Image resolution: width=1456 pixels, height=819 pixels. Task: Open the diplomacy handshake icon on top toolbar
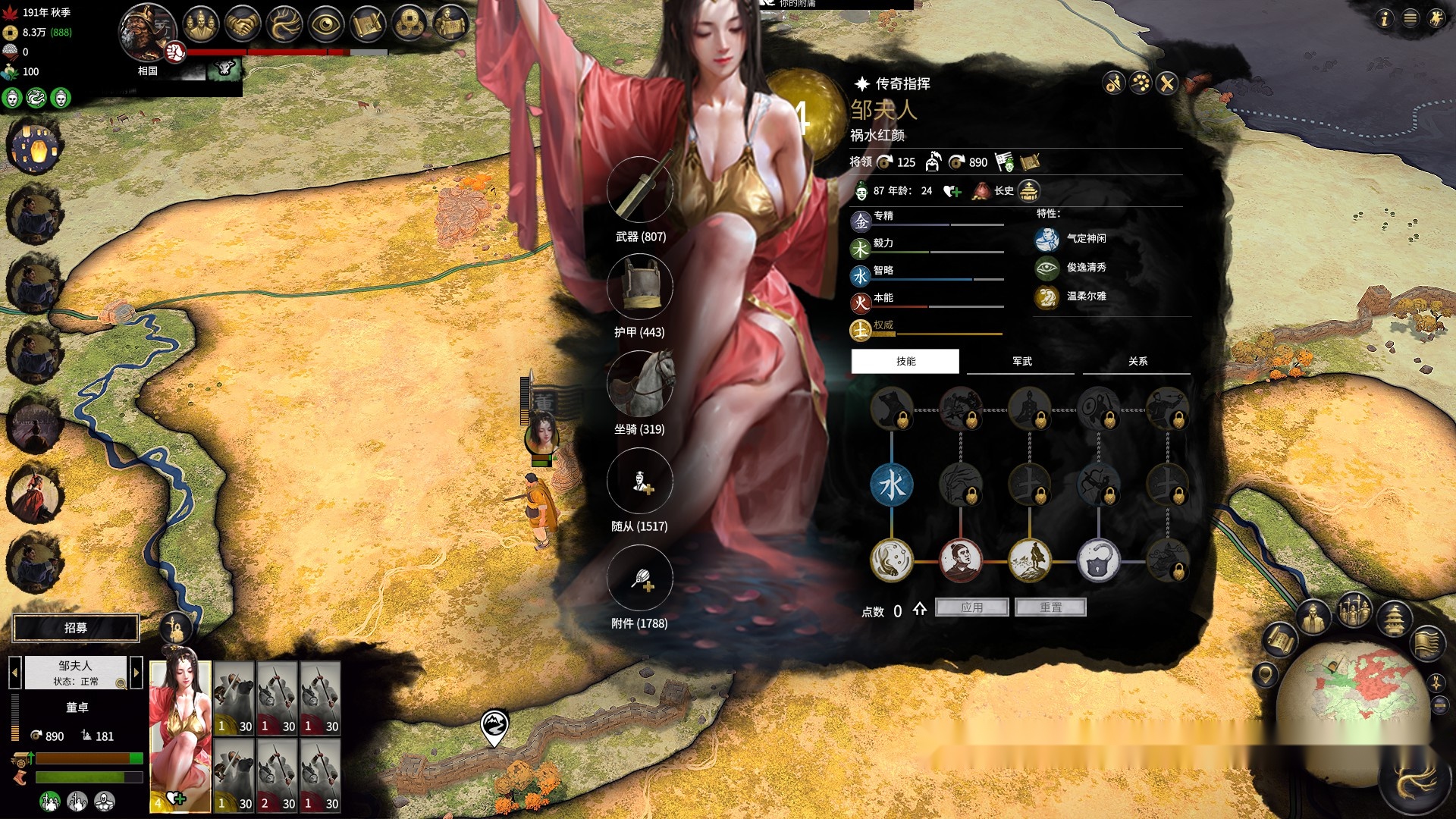pos(241,24)
